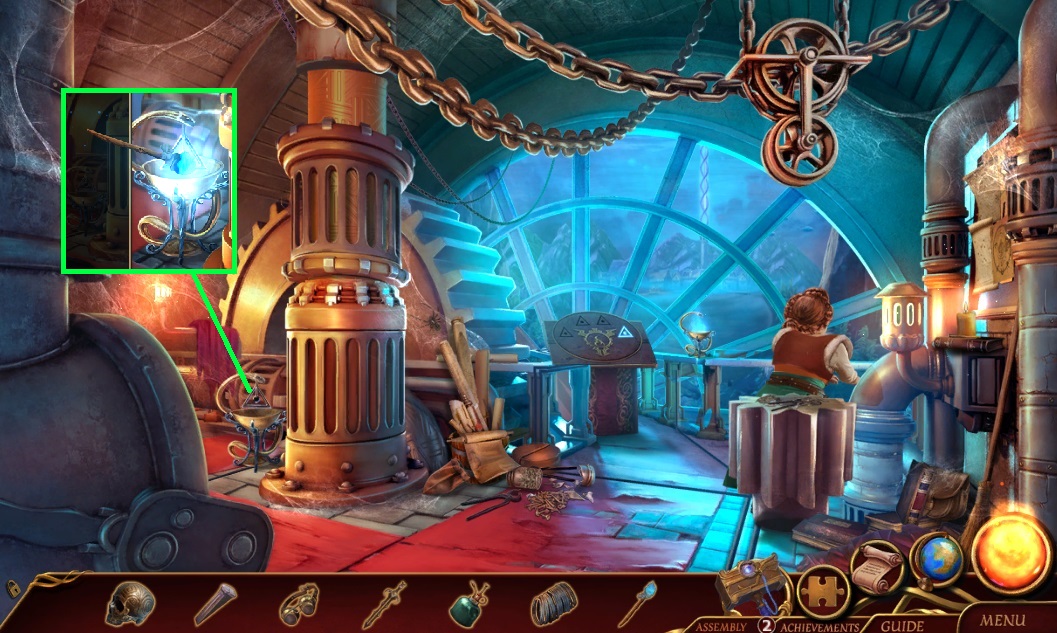The width and height of the screenshot is (1057, 633).
Task: Select the ornate dagger inventory item
Action: (x=384, y=603)
